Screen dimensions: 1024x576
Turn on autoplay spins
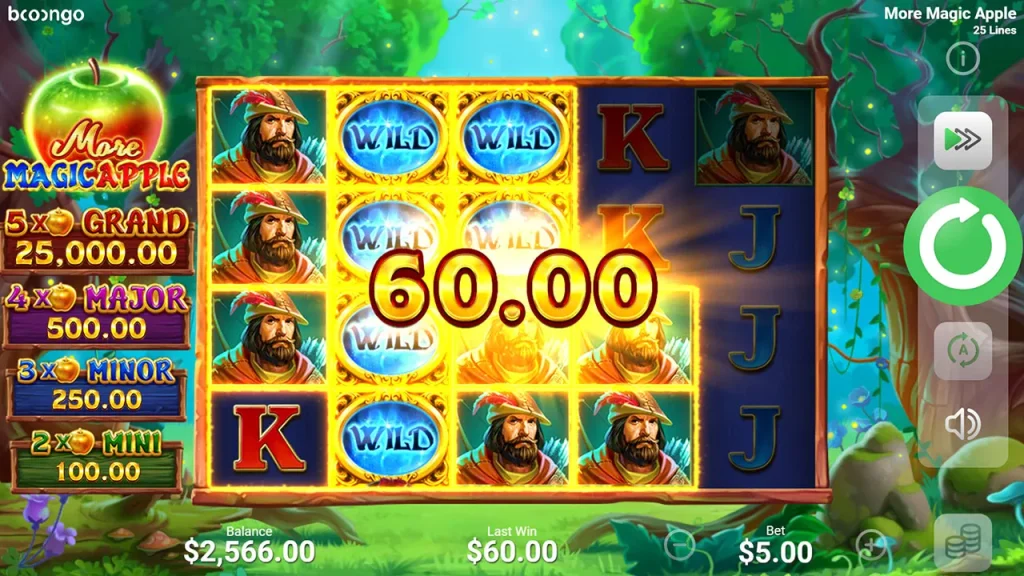[x=962, y=351]
